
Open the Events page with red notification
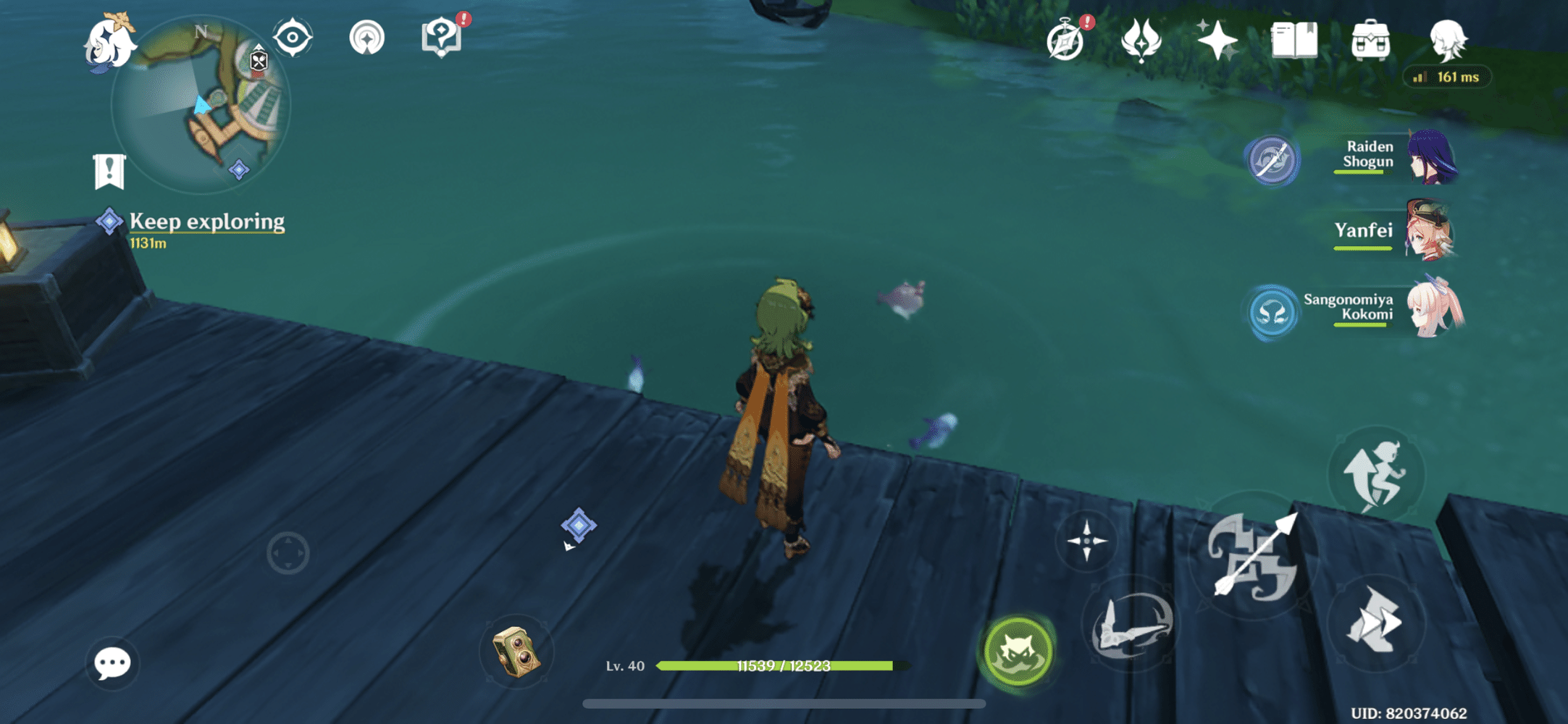(x=1065, y=43)
